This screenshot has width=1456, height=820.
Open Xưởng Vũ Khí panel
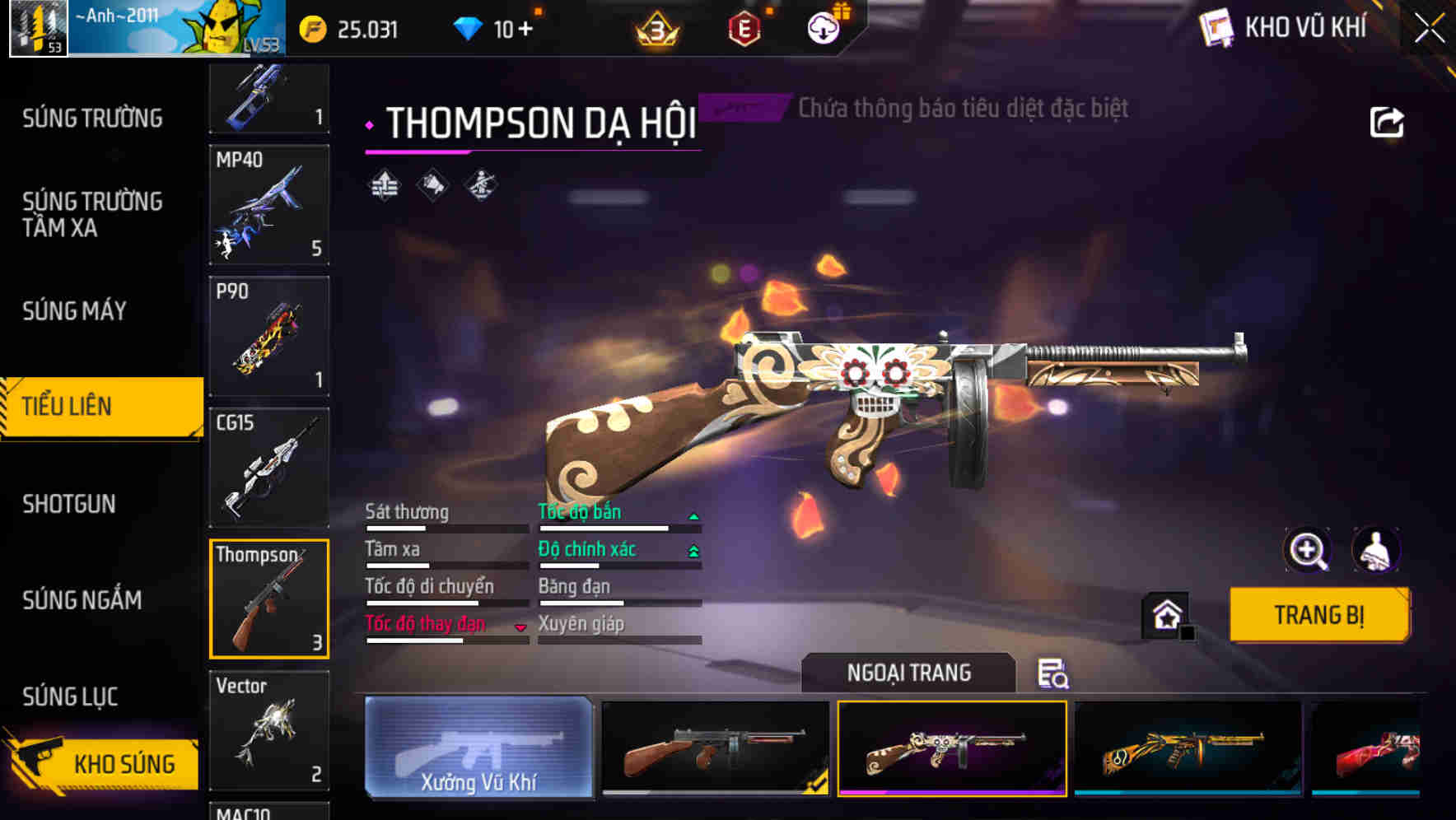click(x=480, y=749)
